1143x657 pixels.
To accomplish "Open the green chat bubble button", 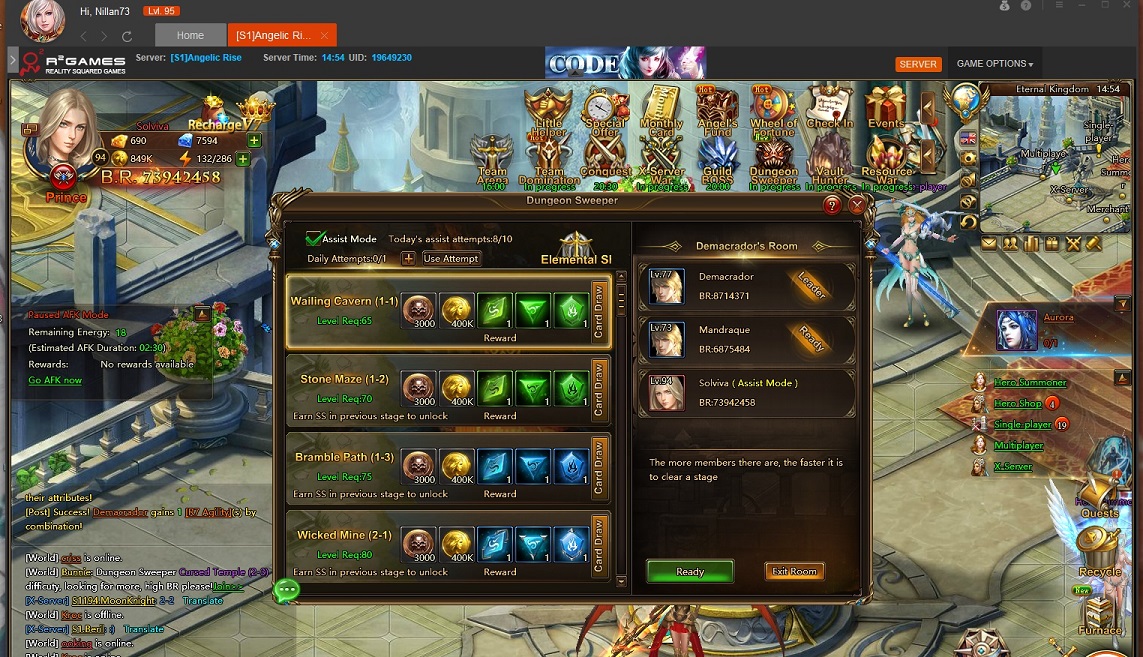I will [x=287, y=590].
